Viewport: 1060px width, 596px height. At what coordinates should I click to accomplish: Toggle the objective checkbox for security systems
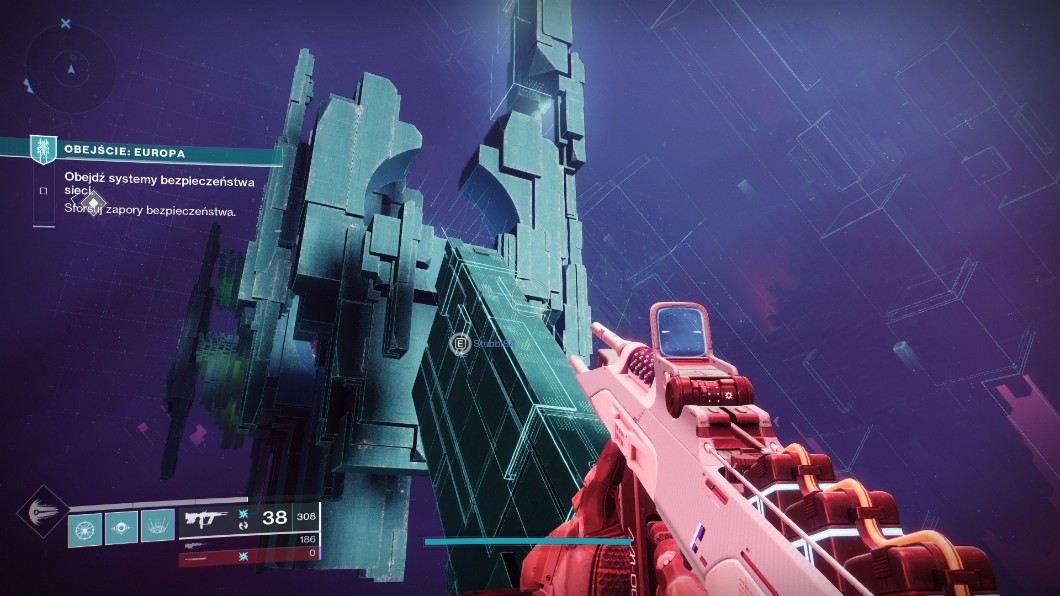[x=43, y=190]
